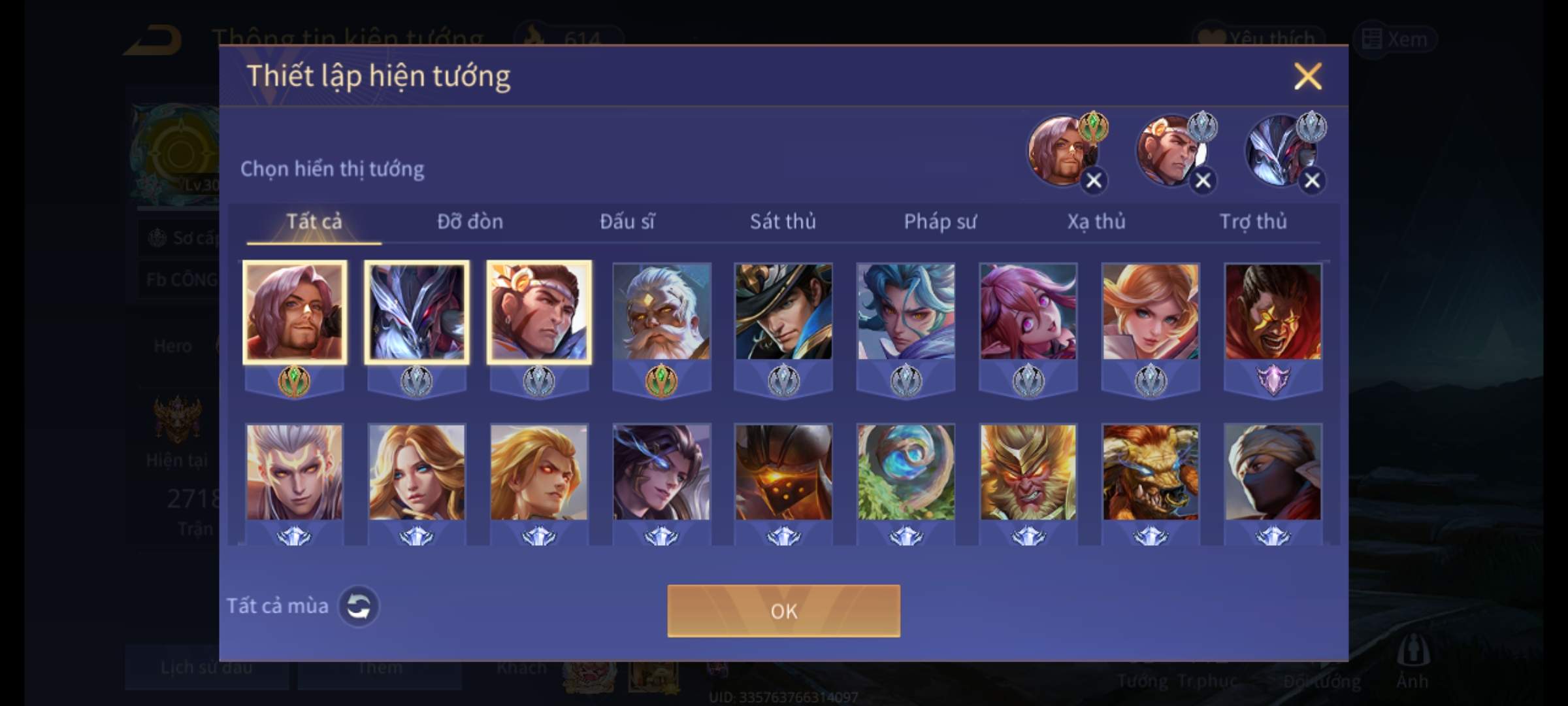1568x706 pixels.
Task: Select the white-bearded old man hero portrait
Action: 661,312
